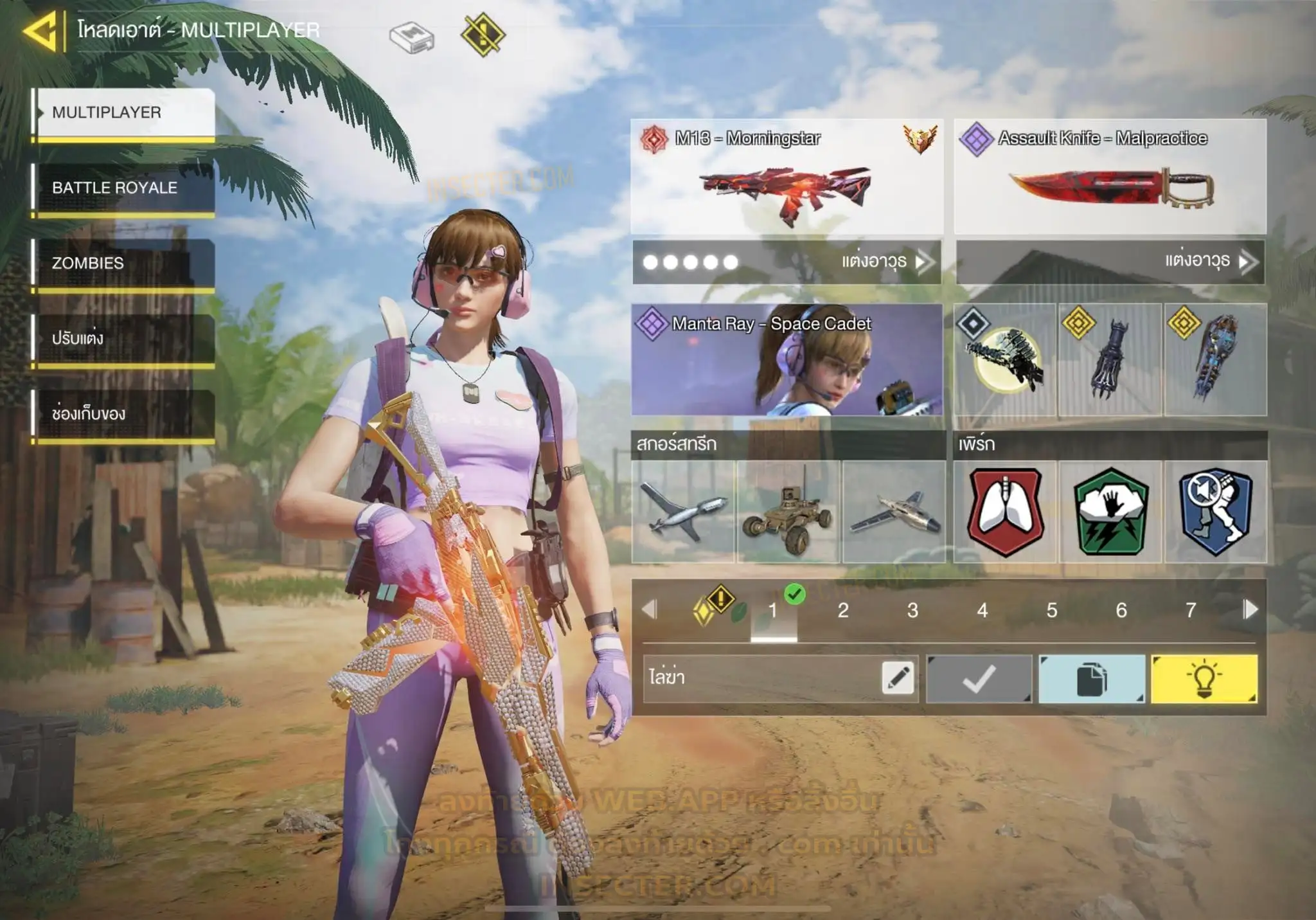The image size is (1316, 920).
Task: Open the yellow lightbulb recommendation button
Action: coord(1204,679)
